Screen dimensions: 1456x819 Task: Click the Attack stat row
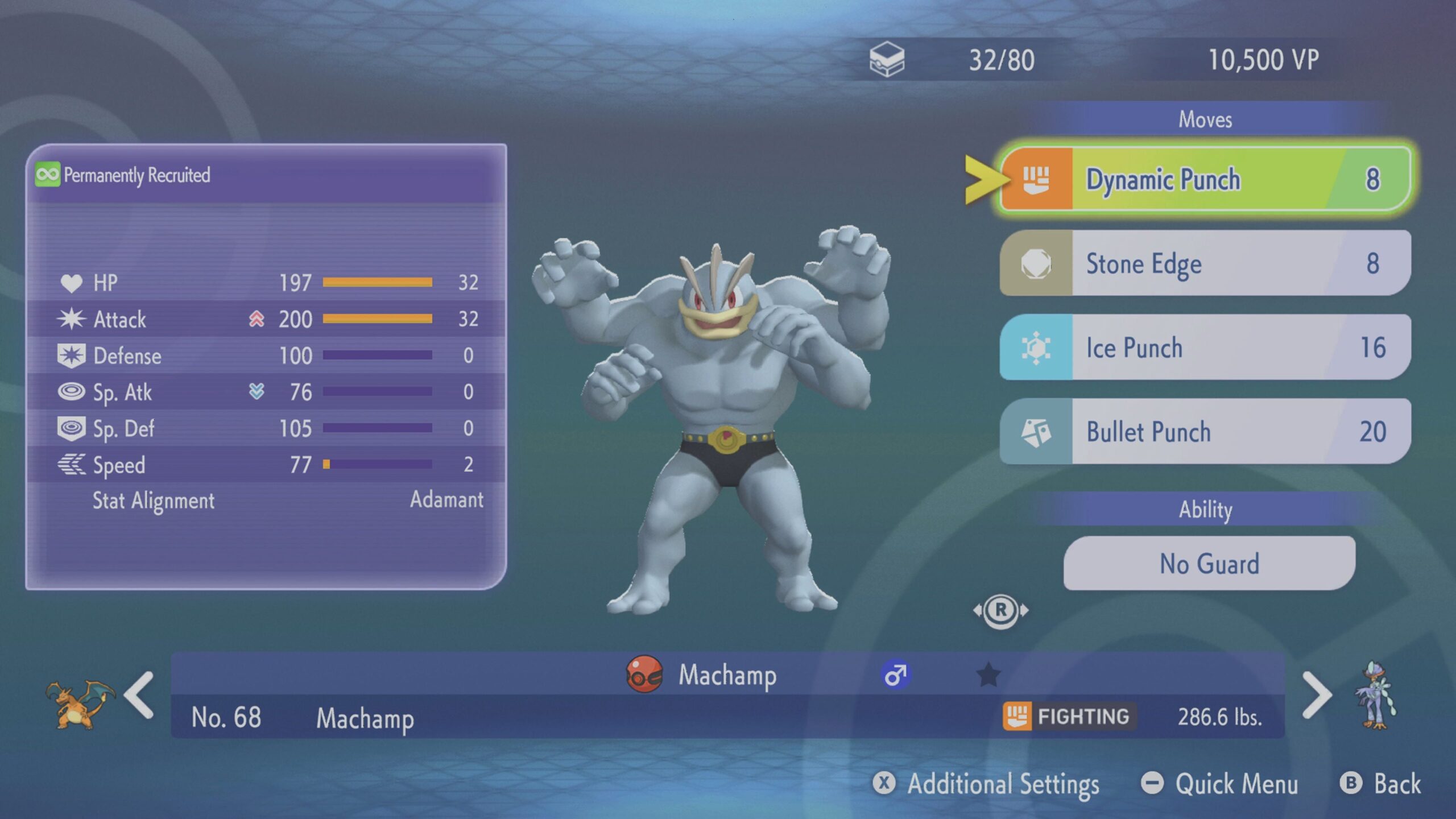(x=266, y=319)
